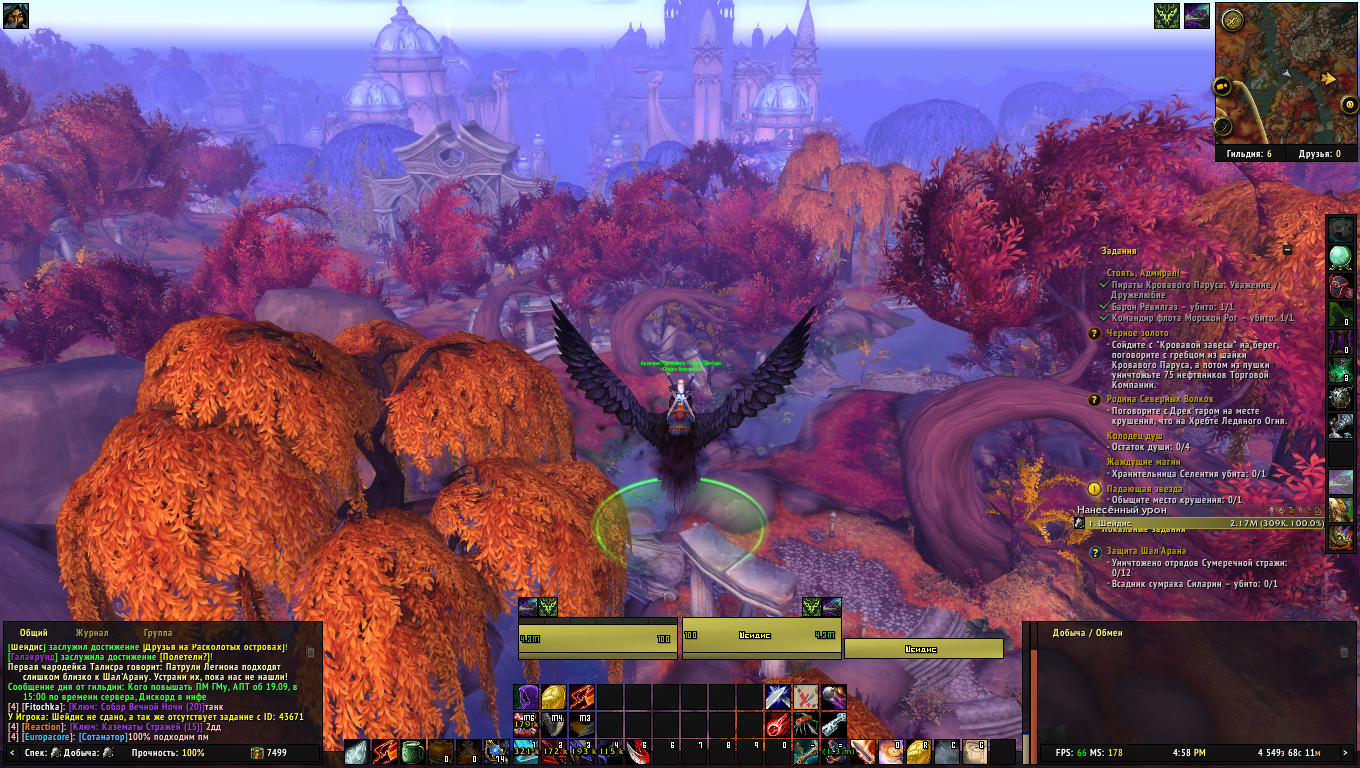The height and width of the screenshot is (768, 1360).
Task: Use the green mug item
Action: [x=412, y=752]
